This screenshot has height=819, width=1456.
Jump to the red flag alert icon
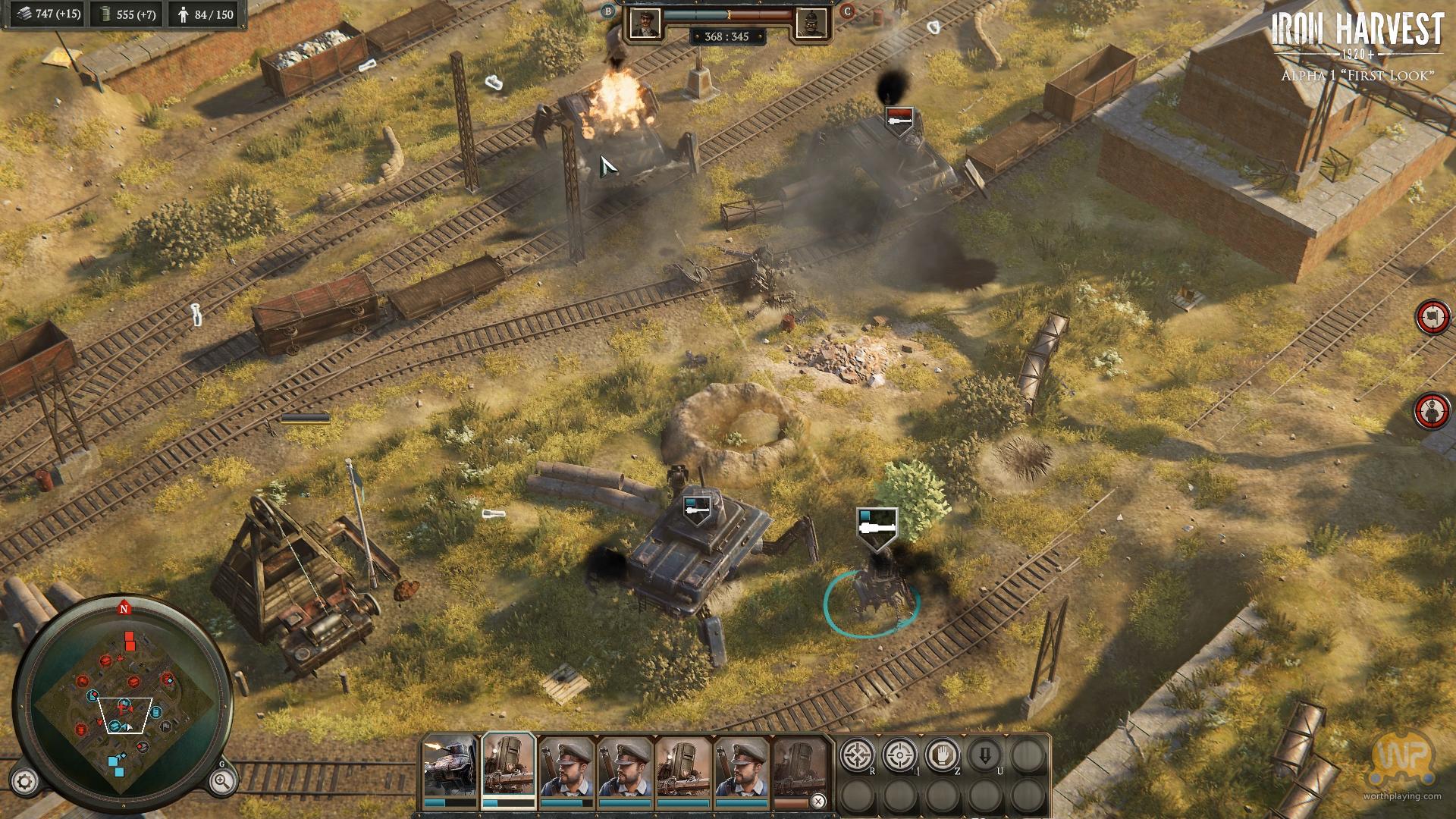coord(1432,317)
